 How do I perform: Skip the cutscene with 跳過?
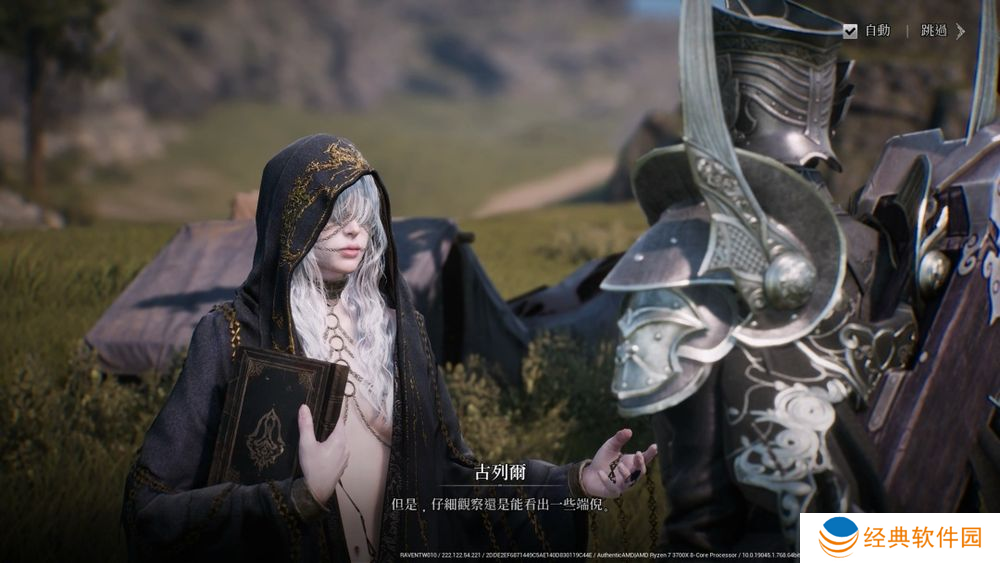[942, 31]
